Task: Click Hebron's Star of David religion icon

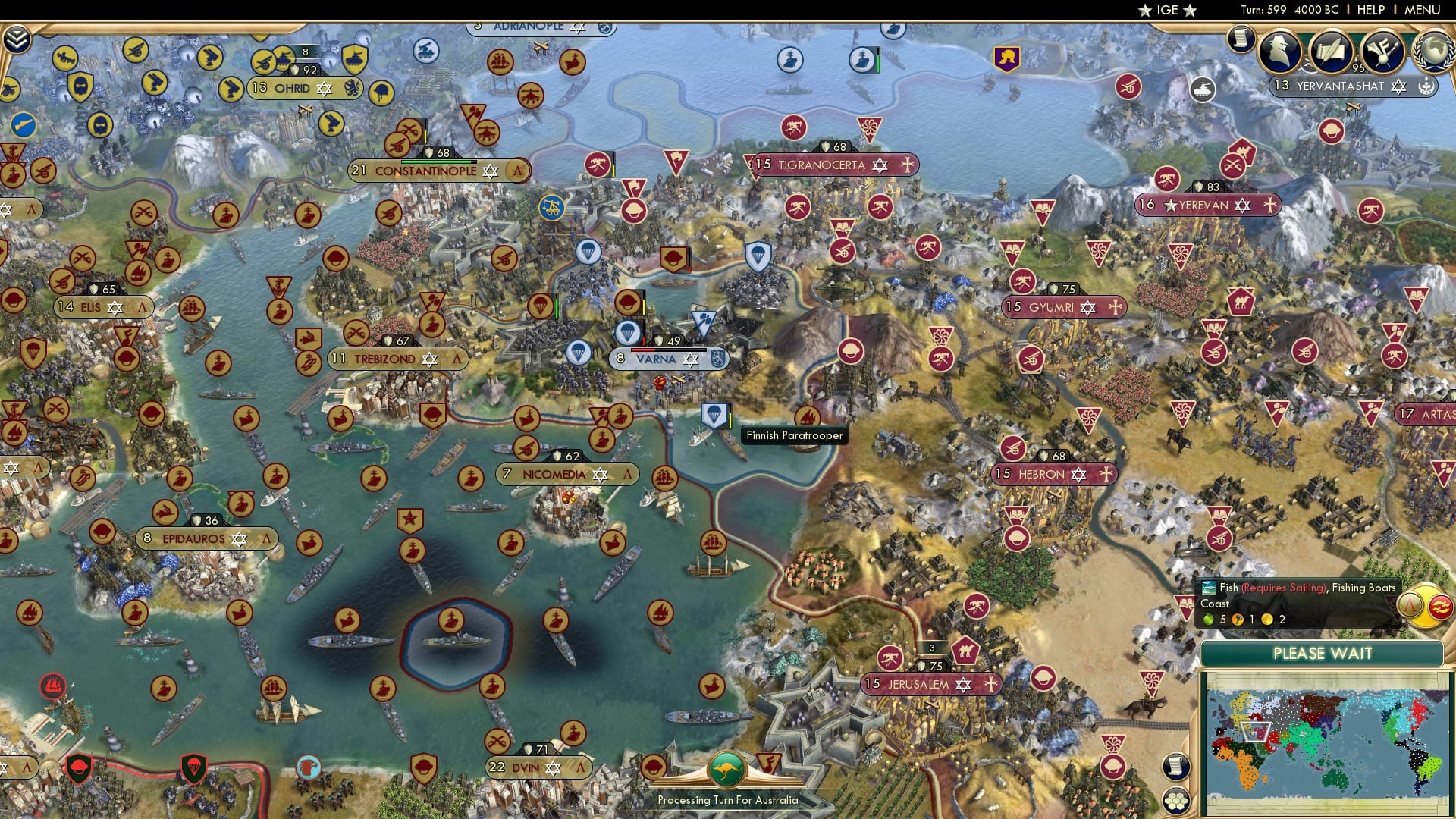Action: tap(1078, 475)
